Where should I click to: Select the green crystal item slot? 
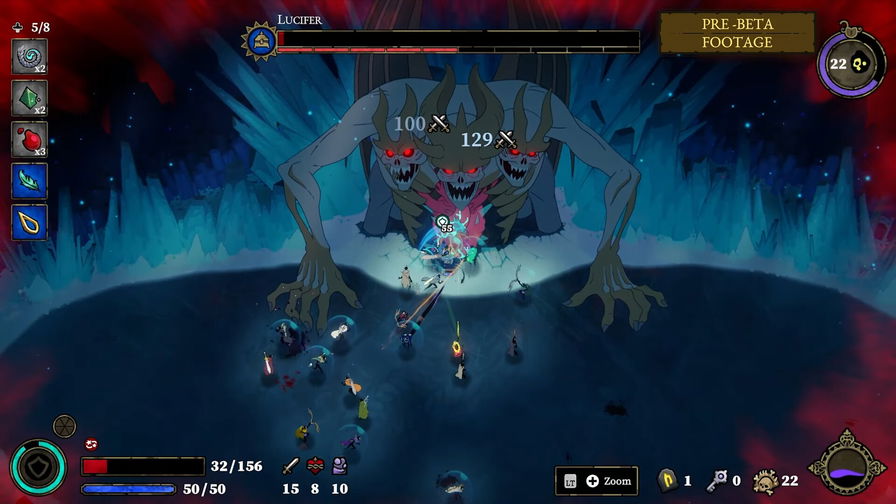[x=29, y=98]
